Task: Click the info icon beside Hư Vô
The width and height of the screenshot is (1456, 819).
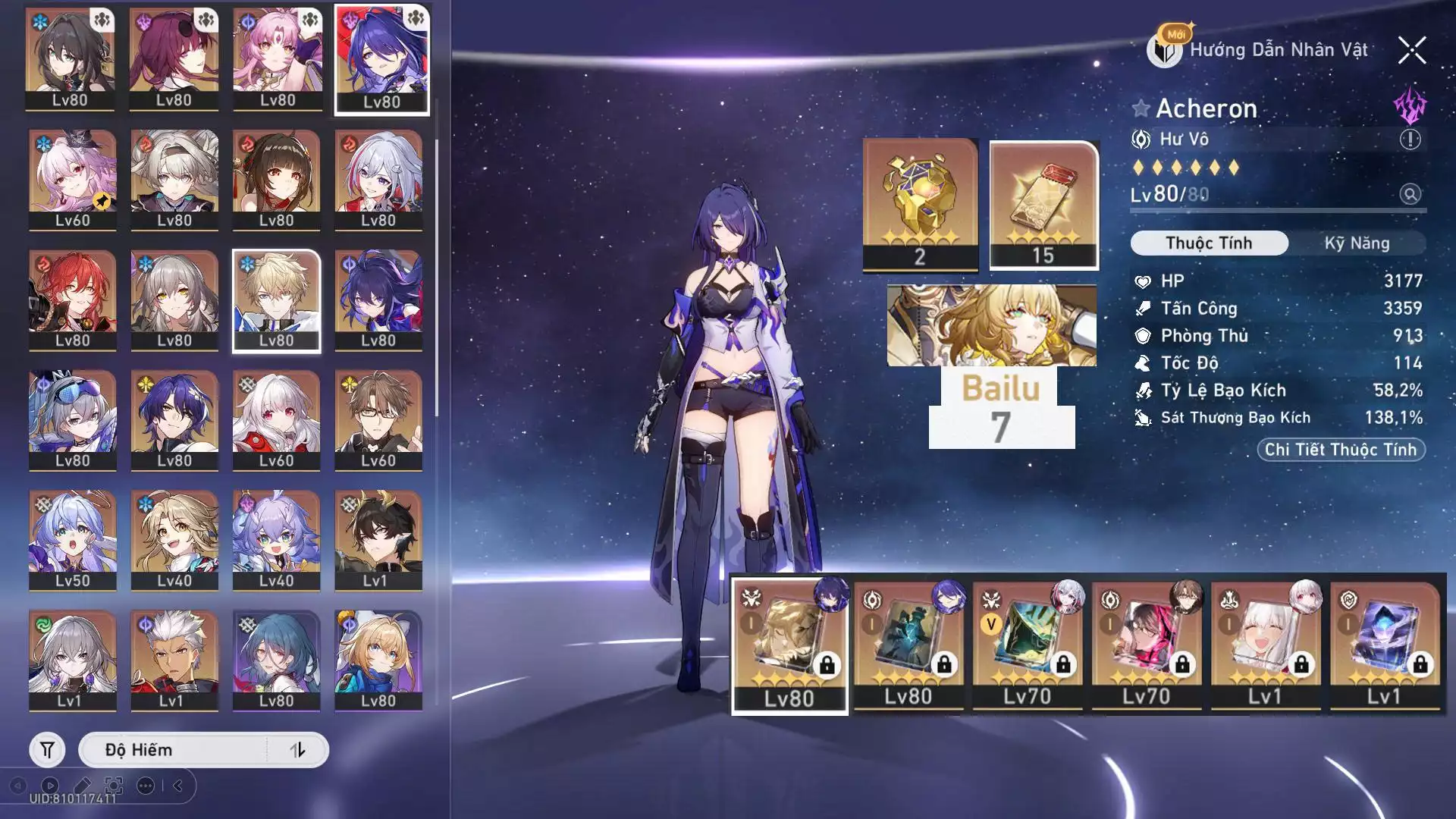Action: [1410, 140]
